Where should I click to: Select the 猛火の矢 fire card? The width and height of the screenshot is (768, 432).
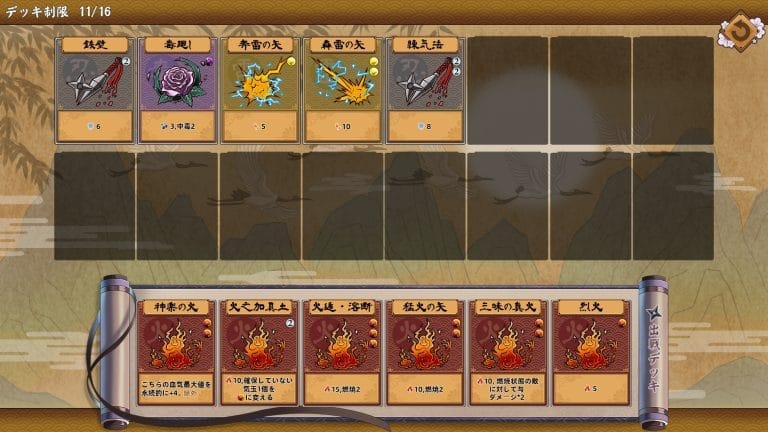click(425, 350)
